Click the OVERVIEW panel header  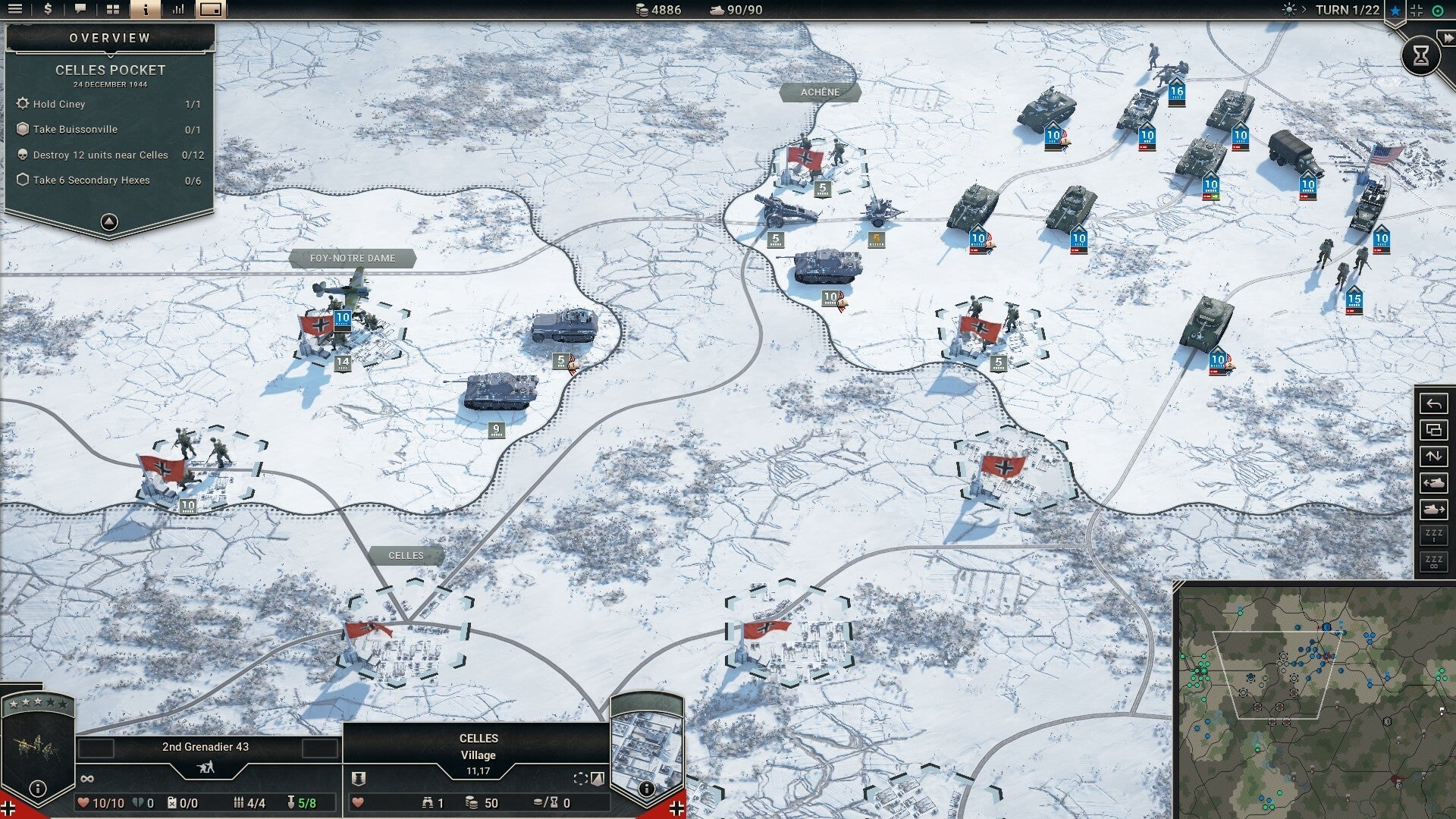pyautogui.click(x=109, y=36)
